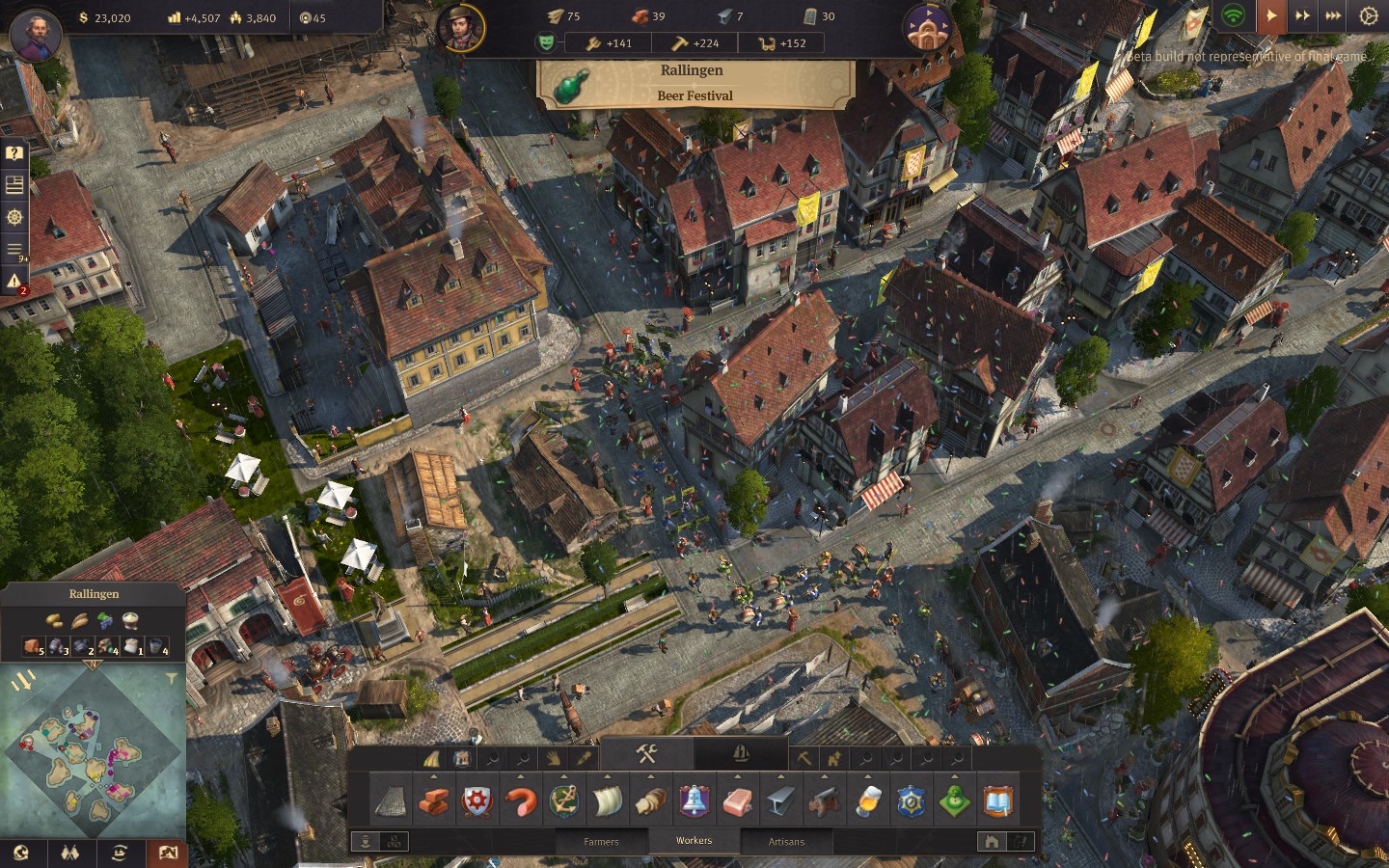This screenshot has height=868, width=1389.
Task: Click the Beer Festival notification banner
Action: pyautogui.click(x=694, y=84)
